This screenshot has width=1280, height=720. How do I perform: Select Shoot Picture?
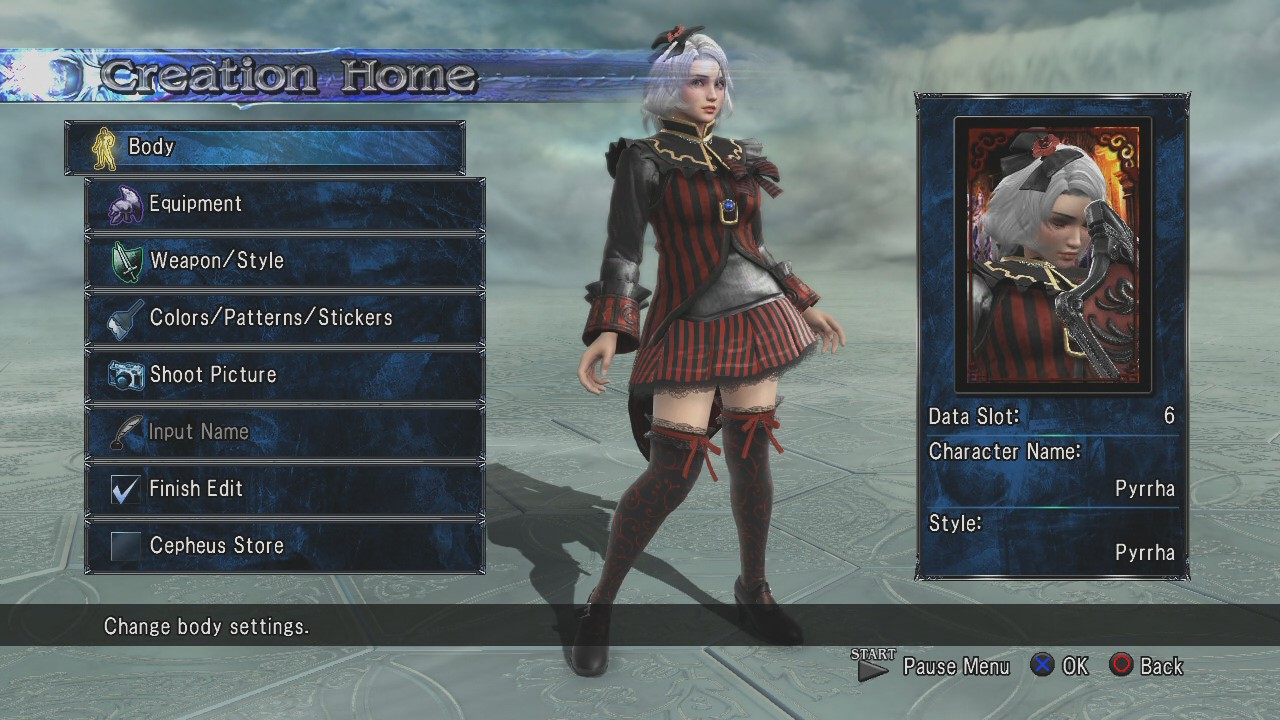(285, 375)
